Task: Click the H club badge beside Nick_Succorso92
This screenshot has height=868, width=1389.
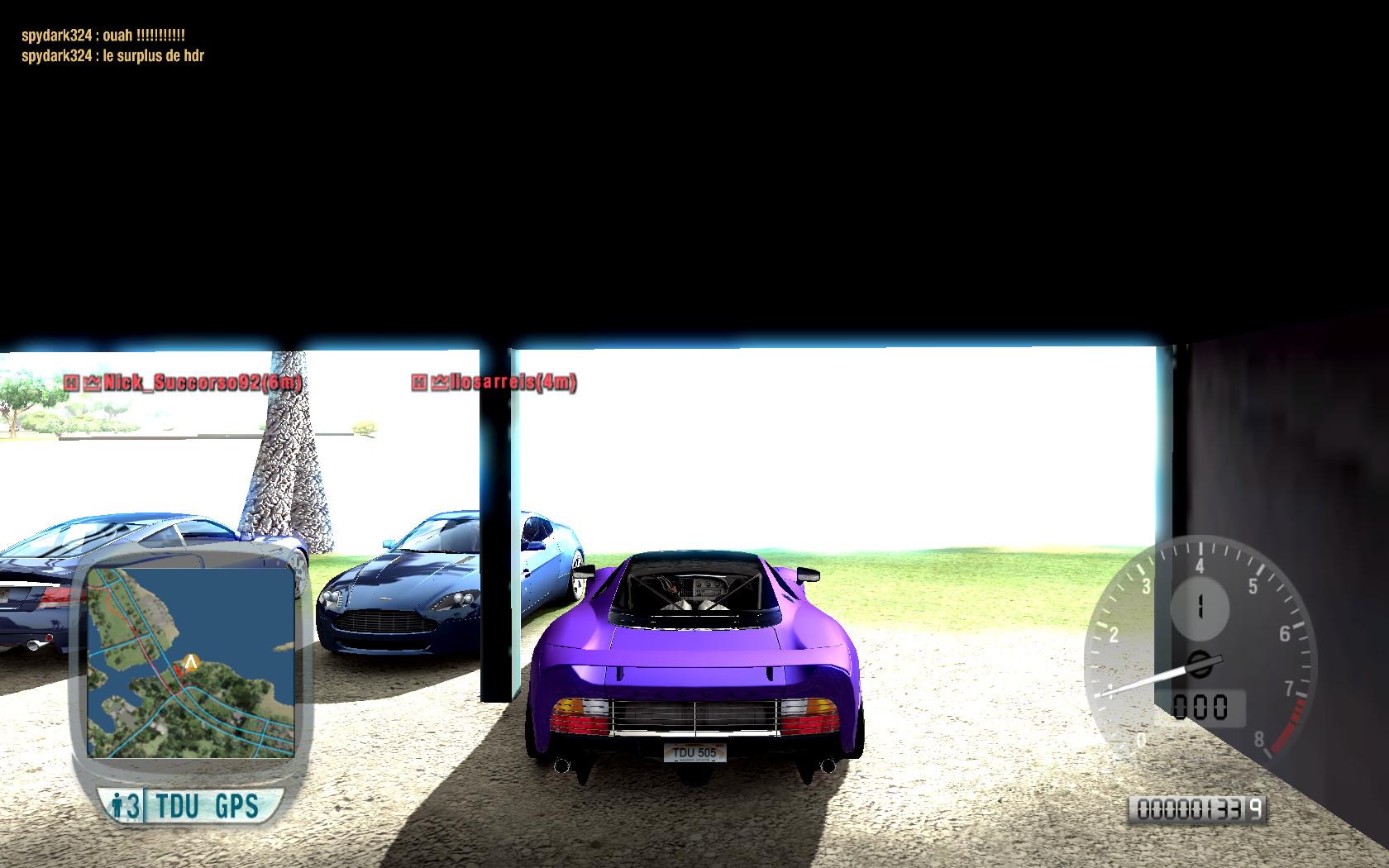Action: [x=71, y=384]
